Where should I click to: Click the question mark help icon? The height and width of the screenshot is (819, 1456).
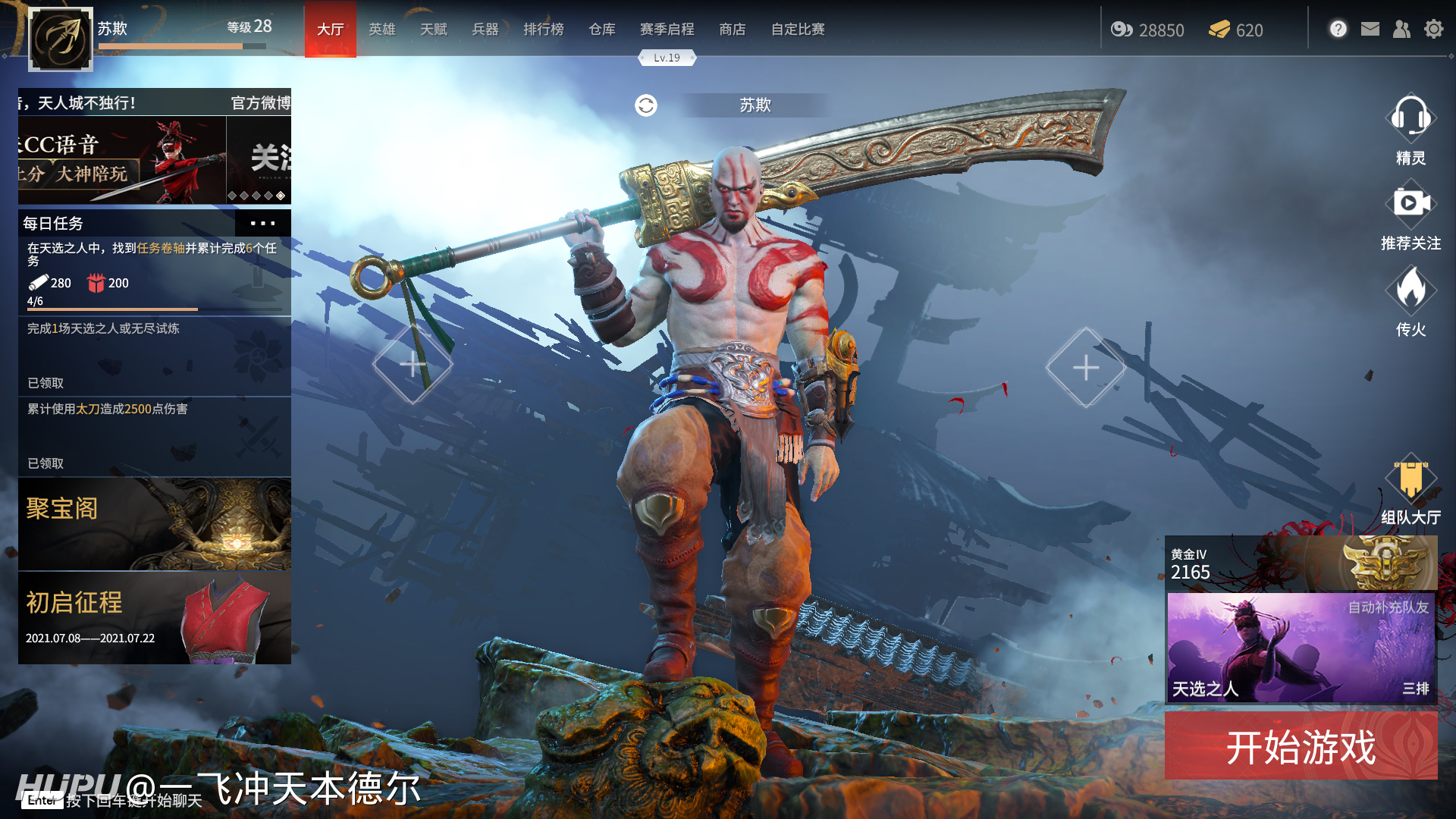[x=1338, y=30]
